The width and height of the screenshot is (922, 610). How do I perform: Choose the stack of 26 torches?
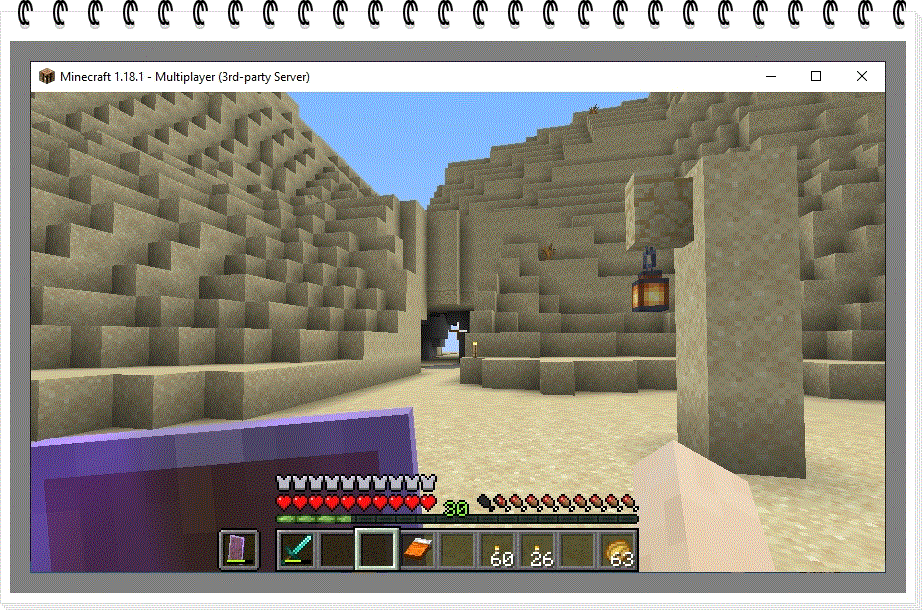coord(539,550)
